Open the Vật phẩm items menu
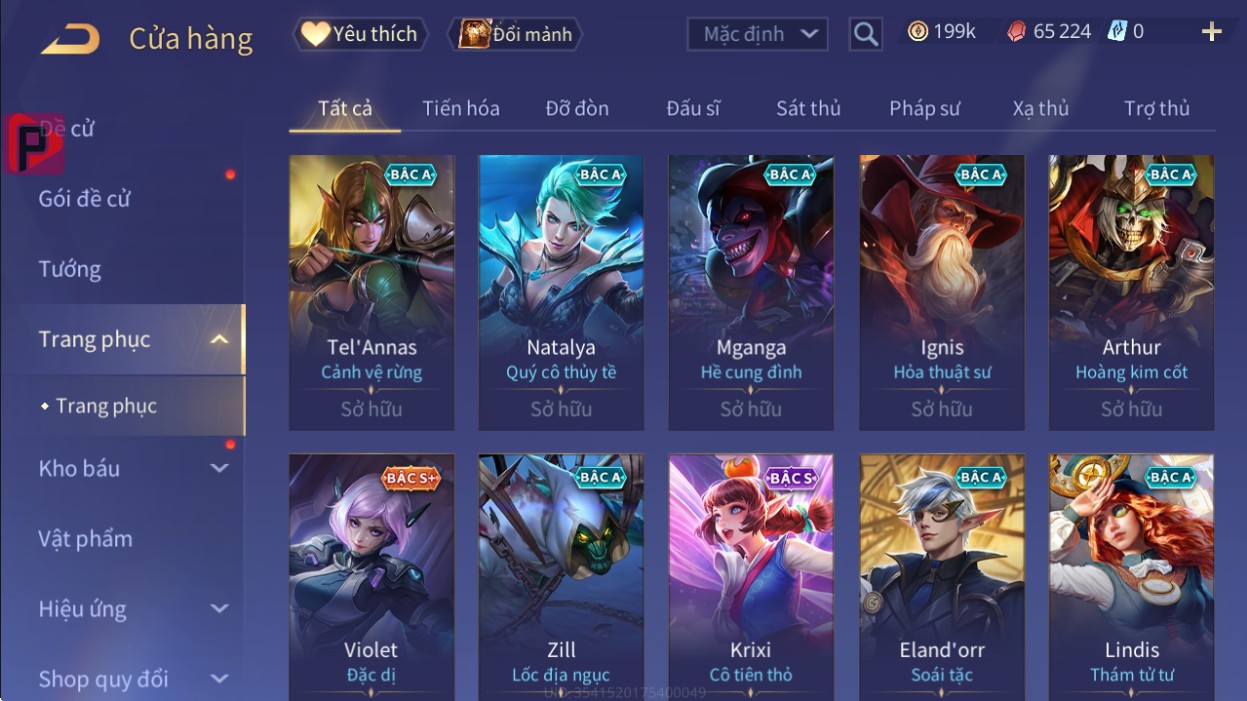This screenshot has width=1247, height=701. tap(86, 539)
